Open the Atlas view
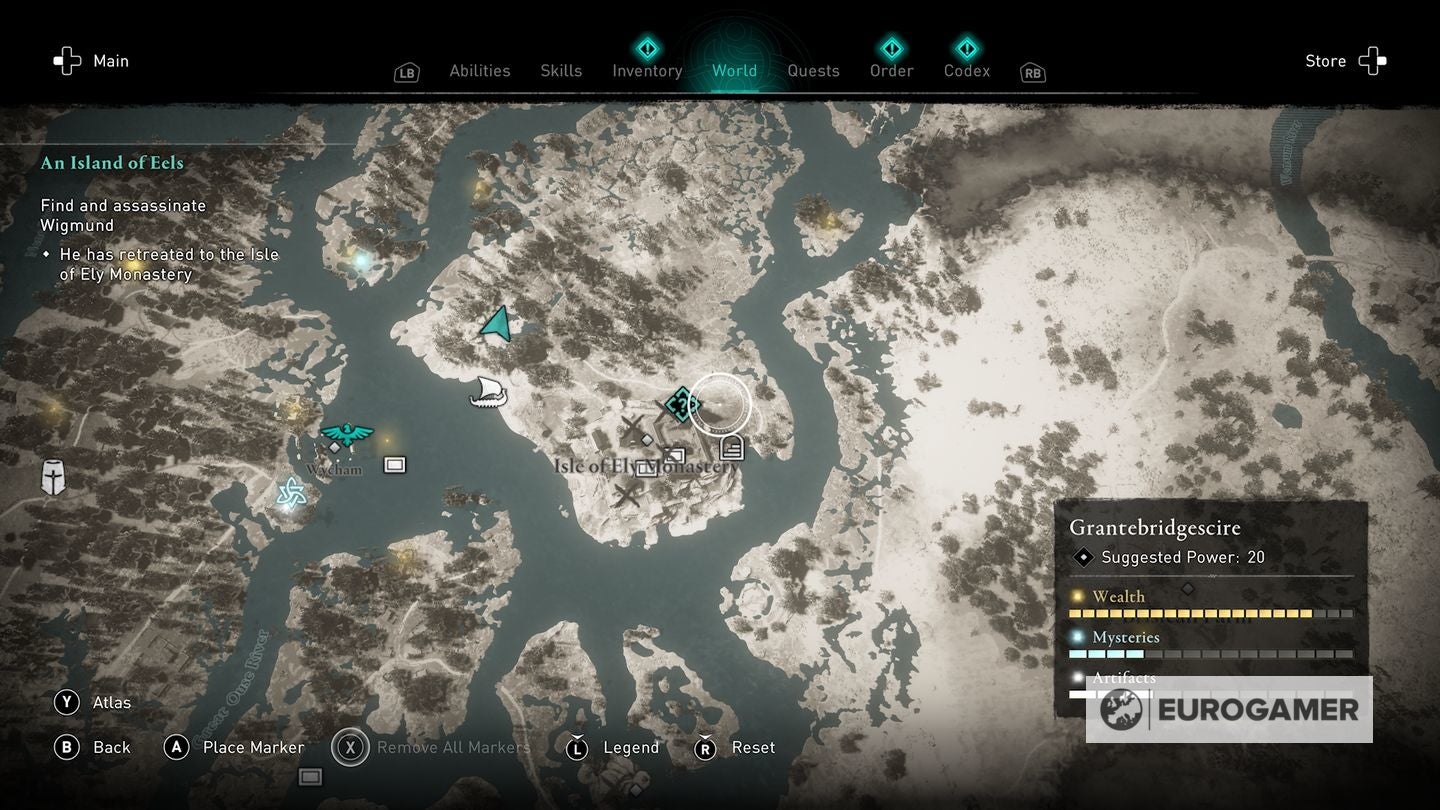Image resolution: width=1440 pixels, height=810 pixels. [x=93, y=702]
